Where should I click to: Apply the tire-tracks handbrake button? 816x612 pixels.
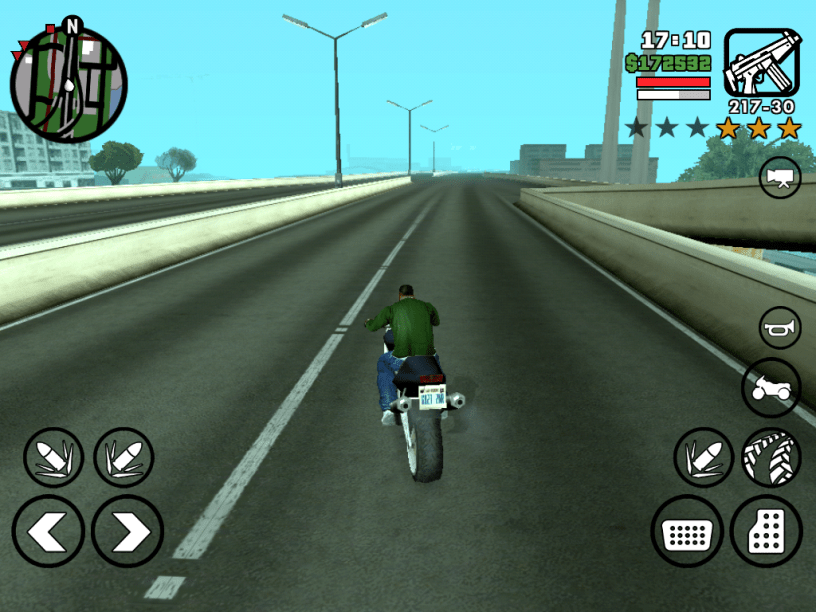coord(771,458)
